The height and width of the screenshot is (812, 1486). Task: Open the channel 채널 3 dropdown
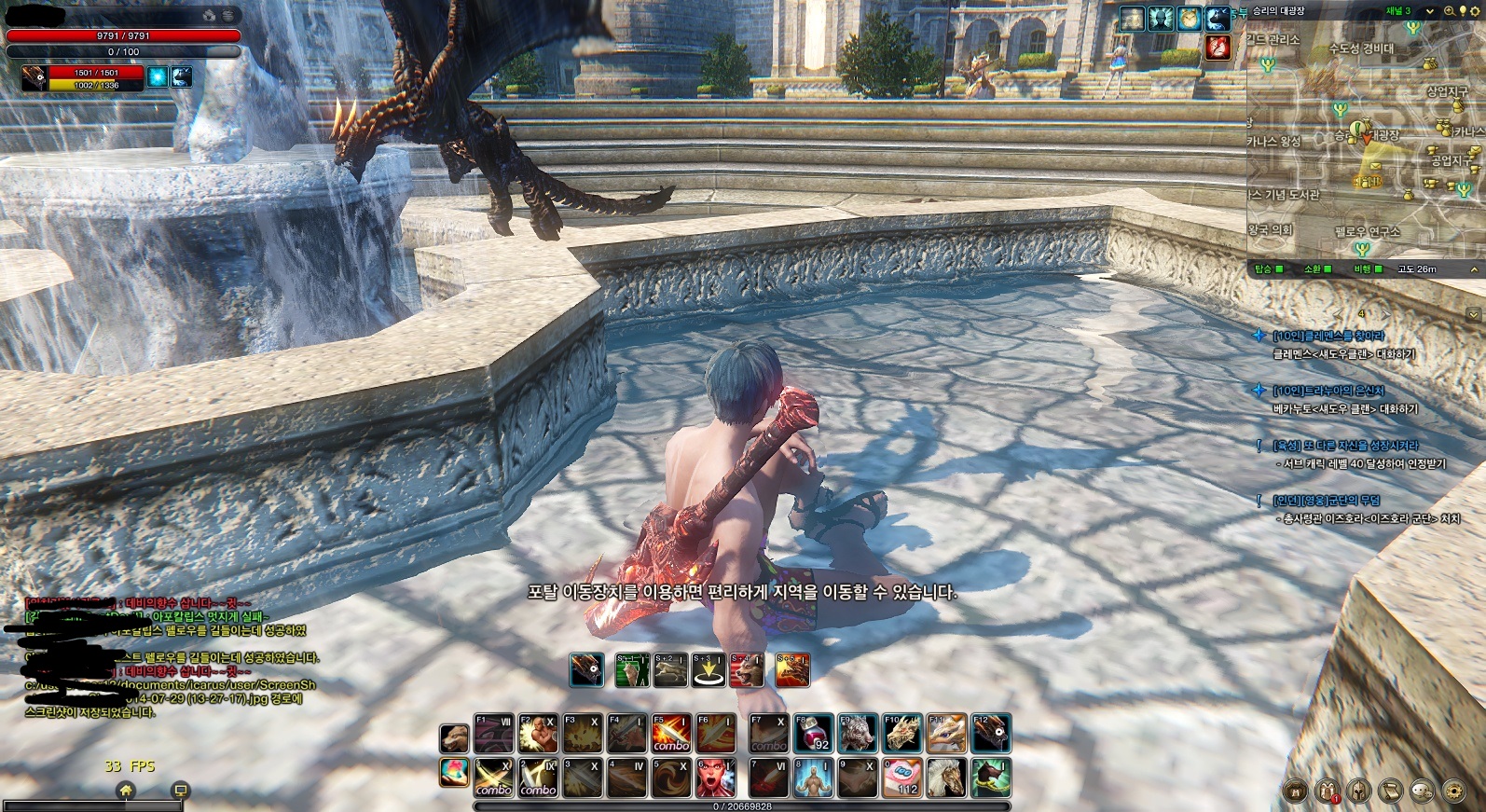click(1429, 11)
